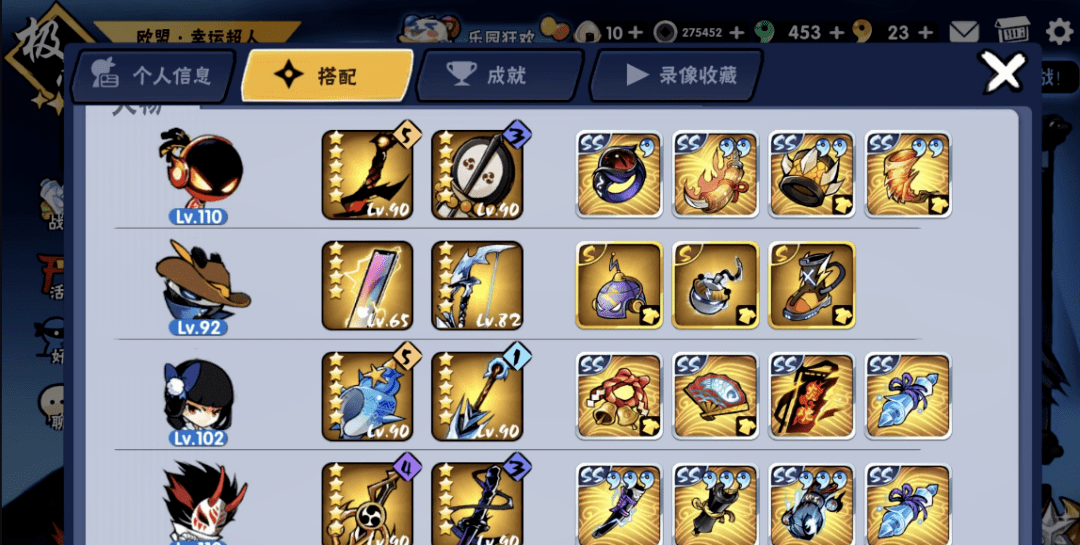Viewport: 1080px width, 545px height.
Task: Inspect the blue shark weapon slot
Action: pyautogui.click(x=368, y=396)
